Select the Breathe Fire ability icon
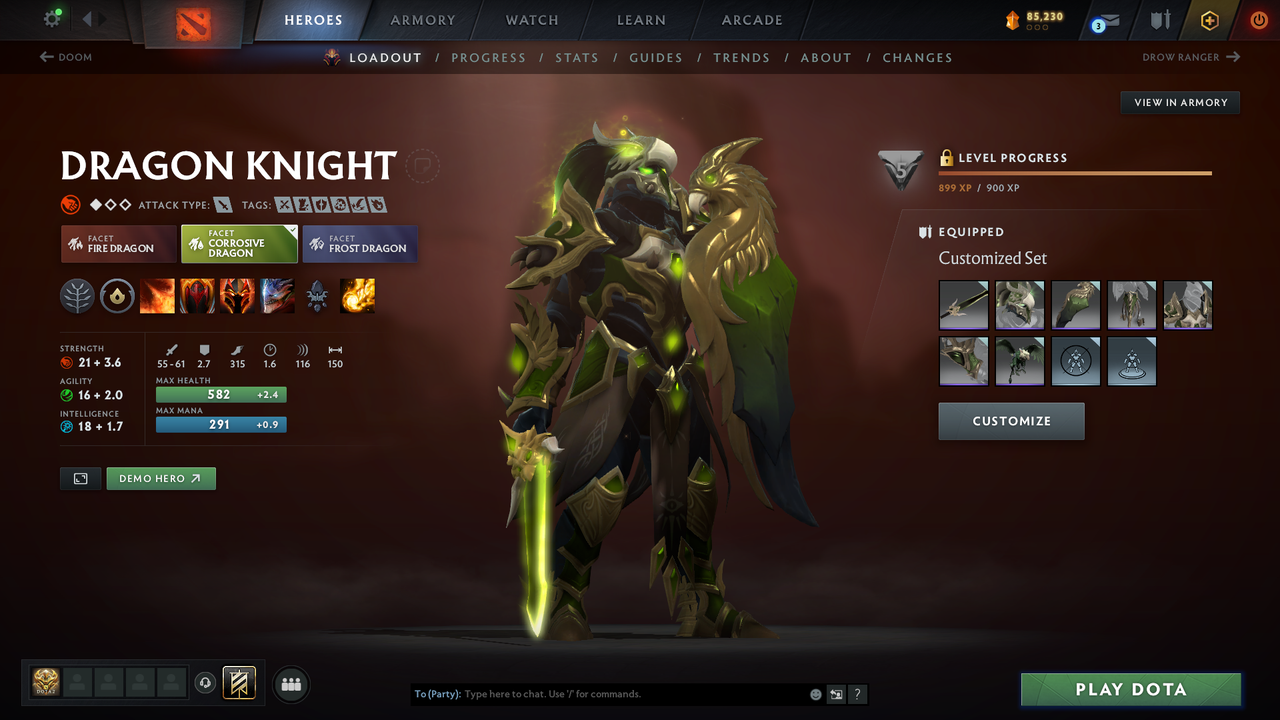The image size is (1280, 720). [157, 295]
